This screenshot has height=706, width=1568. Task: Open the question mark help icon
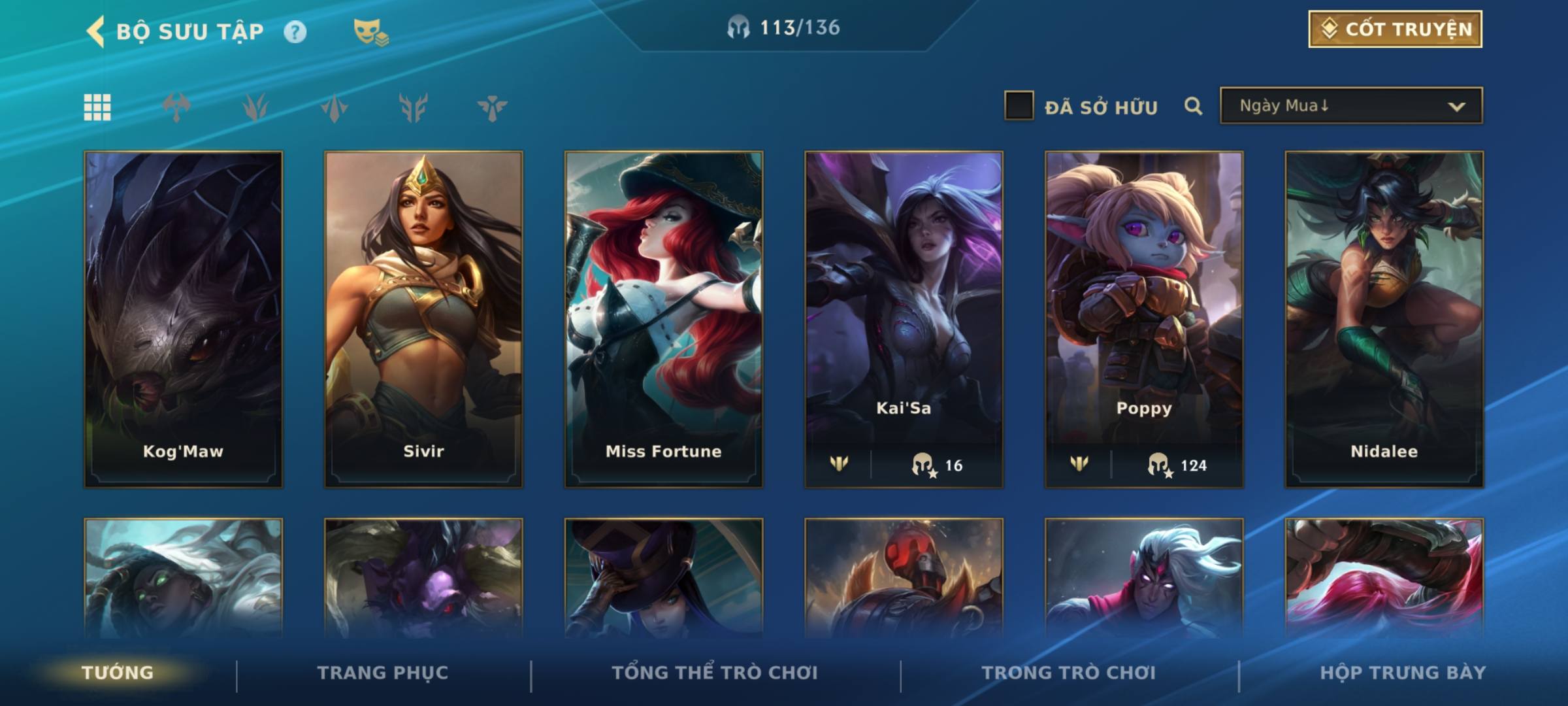pyautogui.click(x=295, y=31)
